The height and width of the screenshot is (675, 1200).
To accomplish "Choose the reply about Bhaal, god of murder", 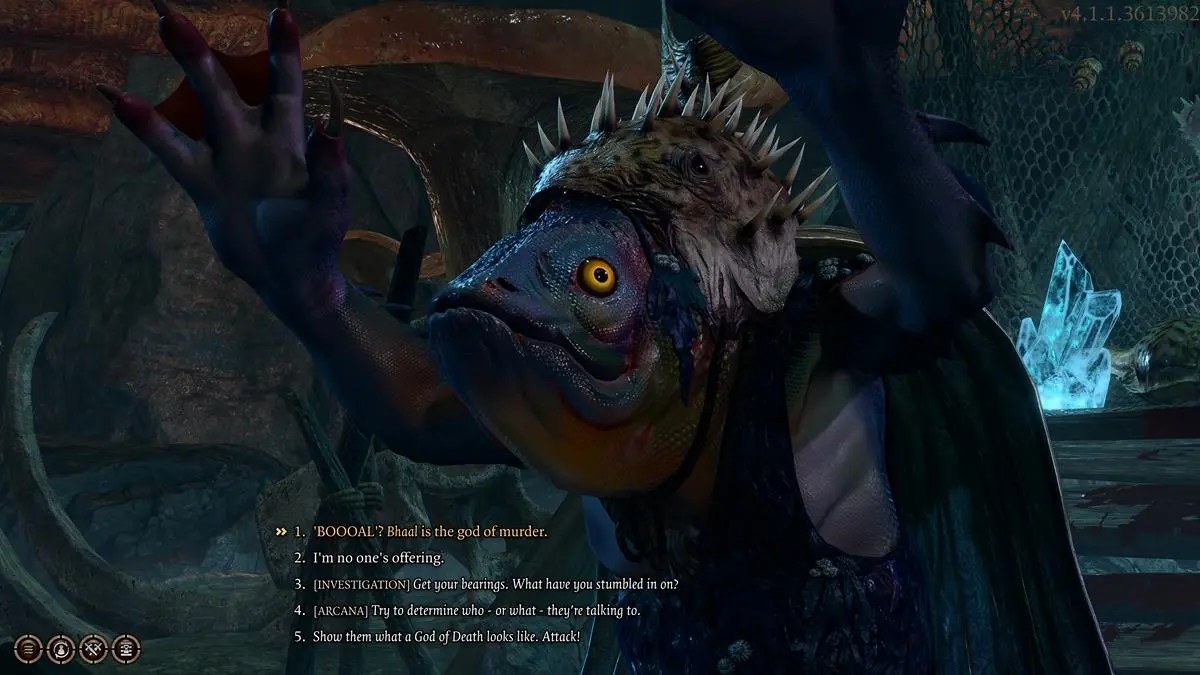I will click(x=430, y=532).
